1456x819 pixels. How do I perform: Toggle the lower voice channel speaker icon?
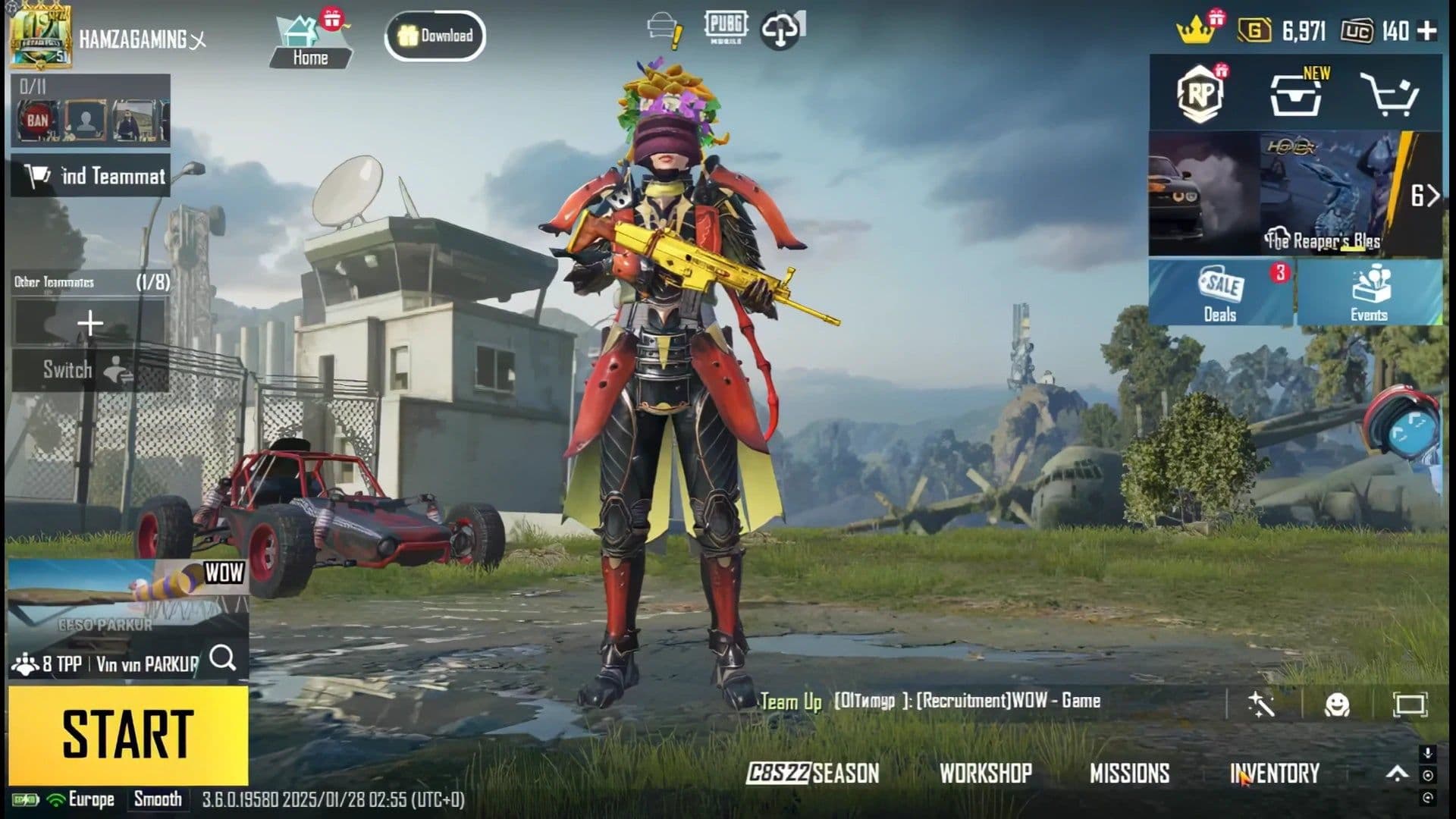coord(1429,799)
